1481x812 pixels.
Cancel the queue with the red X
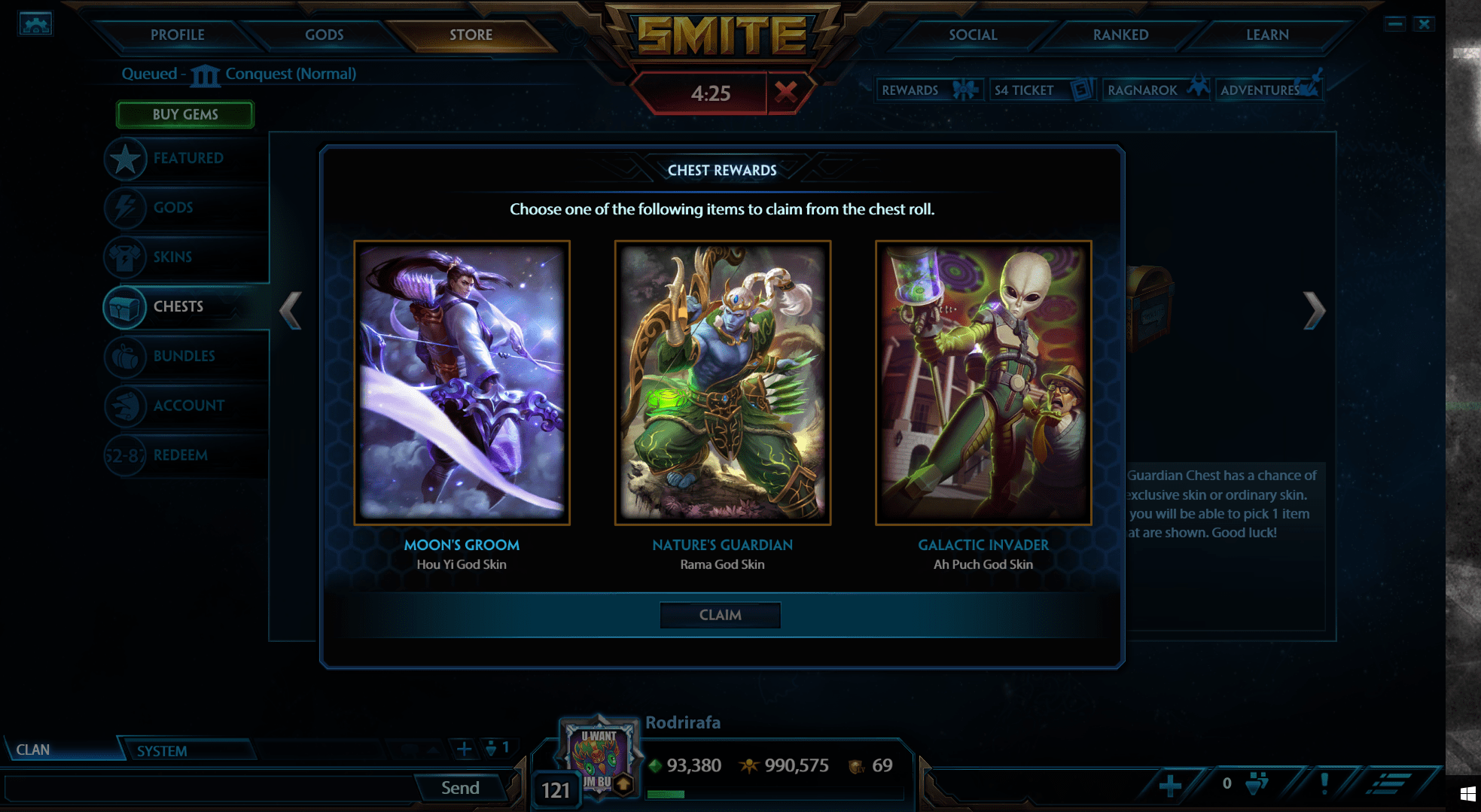788,93
